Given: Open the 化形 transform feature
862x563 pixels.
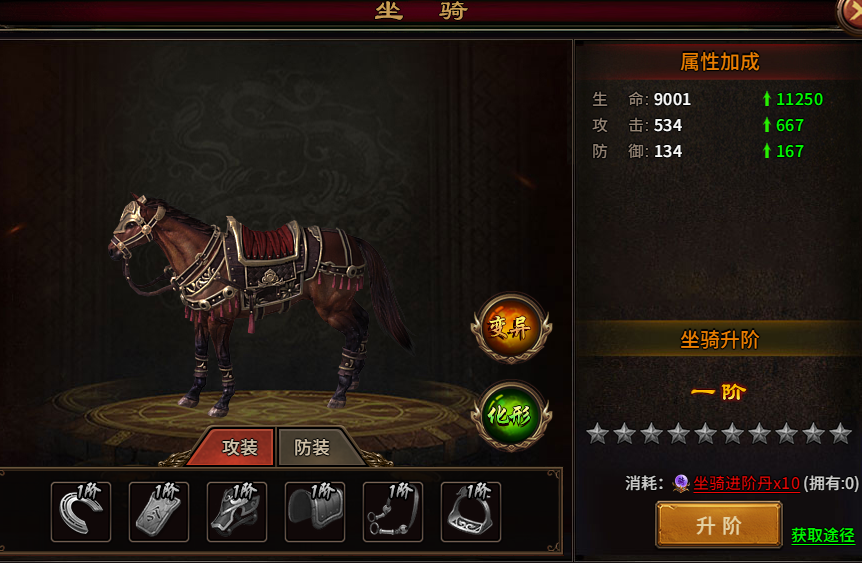Looking at the screenshot, I should click(511, 415).
